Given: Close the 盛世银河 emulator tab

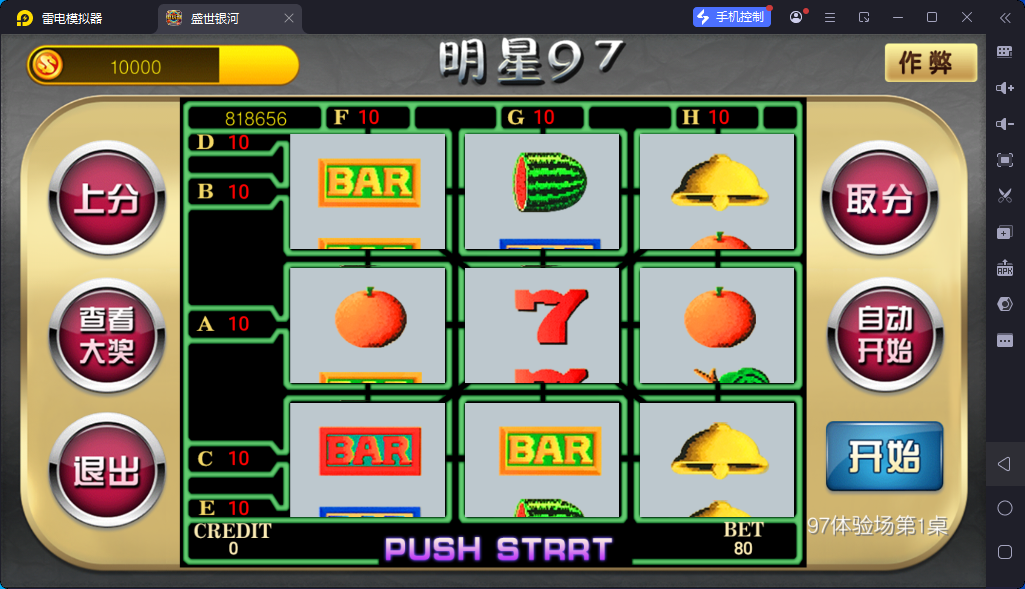Looking at the screenshot, I should click(289, 18).
